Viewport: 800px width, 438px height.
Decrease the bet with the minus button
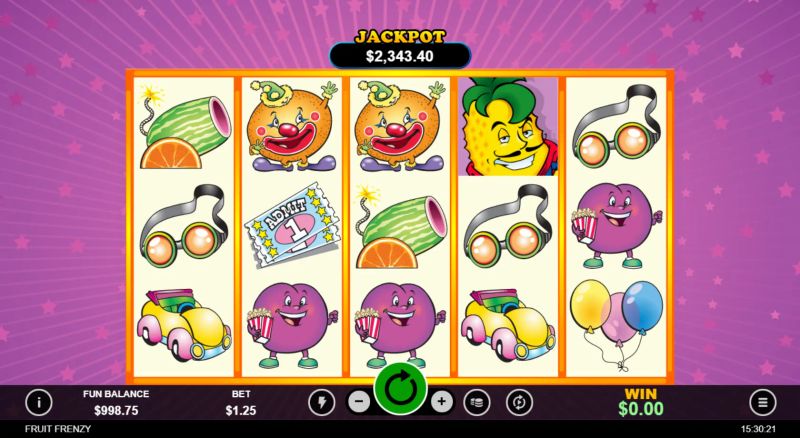[x=359, y=402]
